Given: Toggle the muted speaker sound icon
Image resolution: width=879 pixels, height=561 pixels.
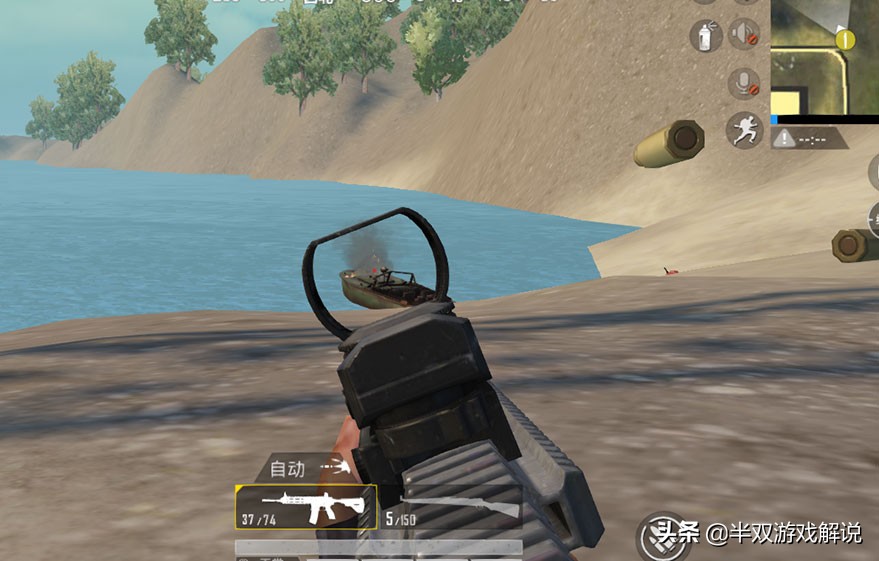Looking at the screenshot, I should (744, 35).
